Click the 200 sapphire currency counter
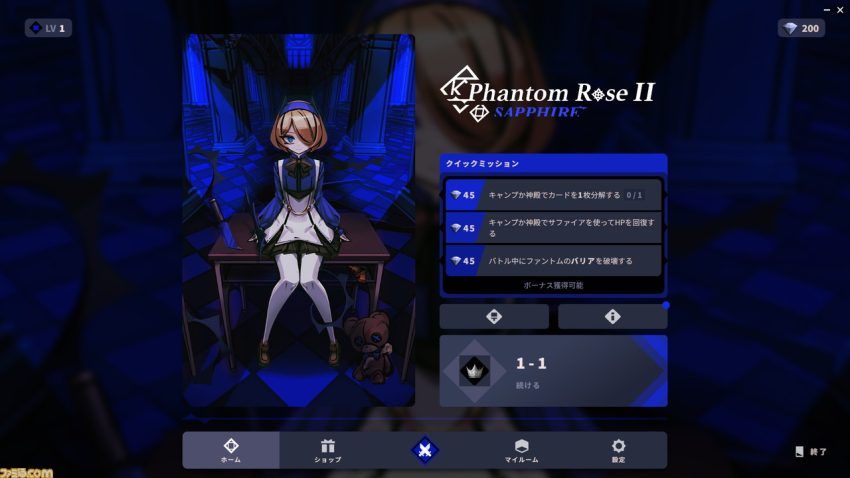Image resolution: width=850 pixels, height=478 pixels. (x=801, y=28)
